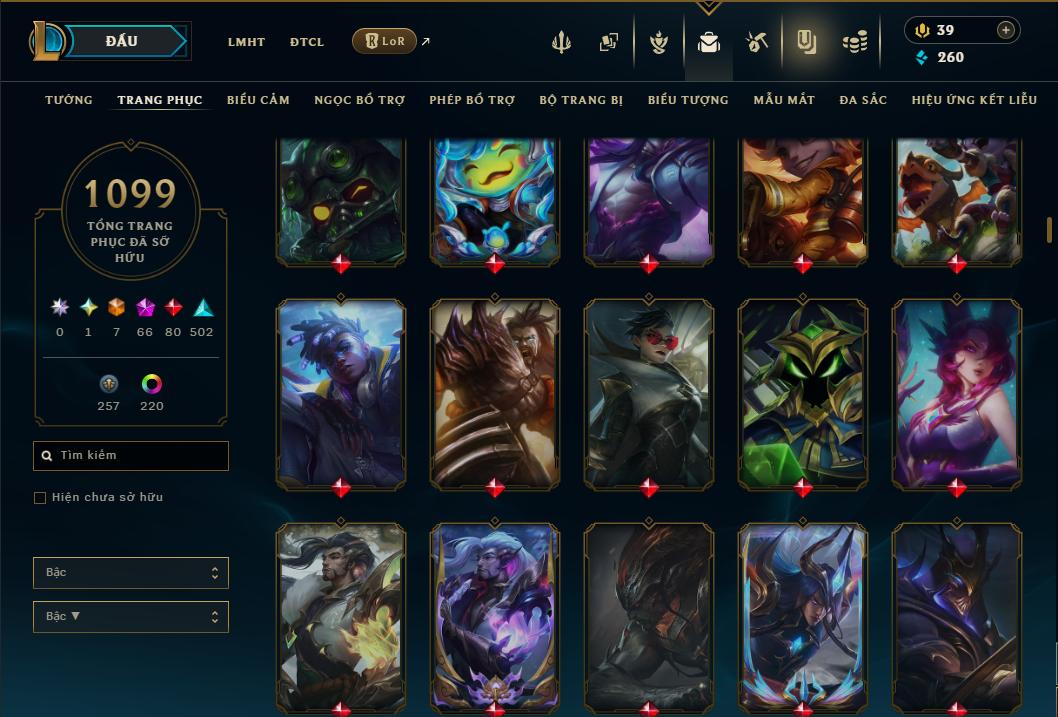This screenshot has width=1058, height=717.
Task: Toggle the Hiện chưa sở hữu checkbox
Action: [x=41, y=498]
